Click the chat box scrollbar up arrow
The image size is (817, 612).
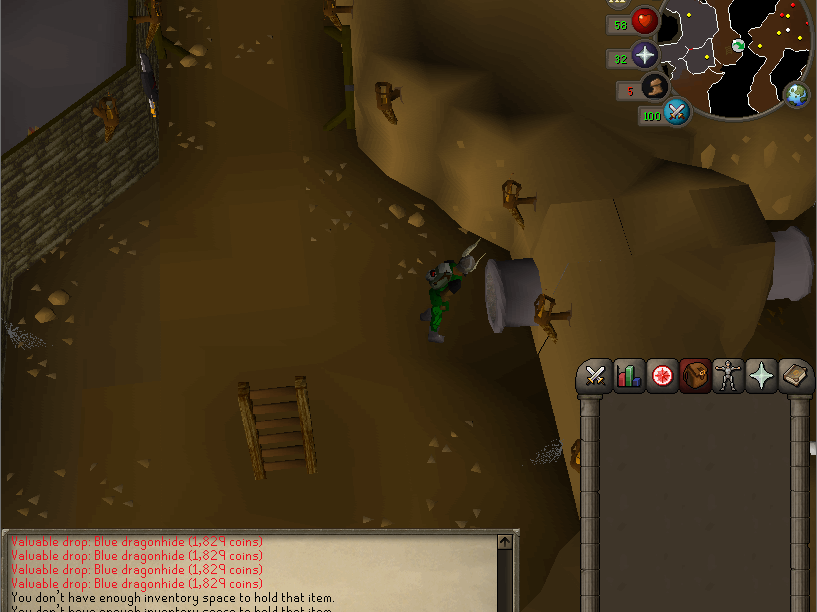[504, 542]
